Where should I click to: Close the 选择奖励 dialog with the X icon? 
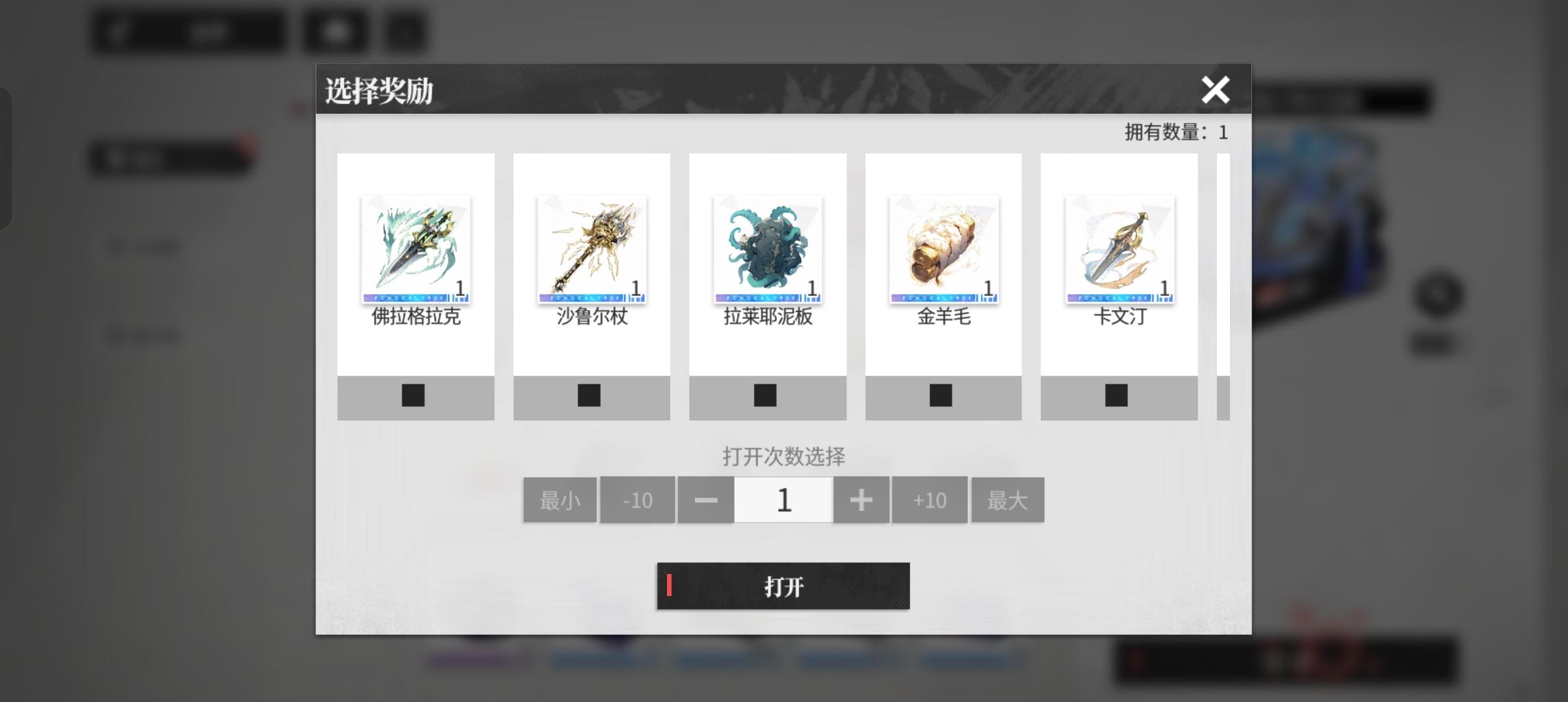pos(1216,90)
